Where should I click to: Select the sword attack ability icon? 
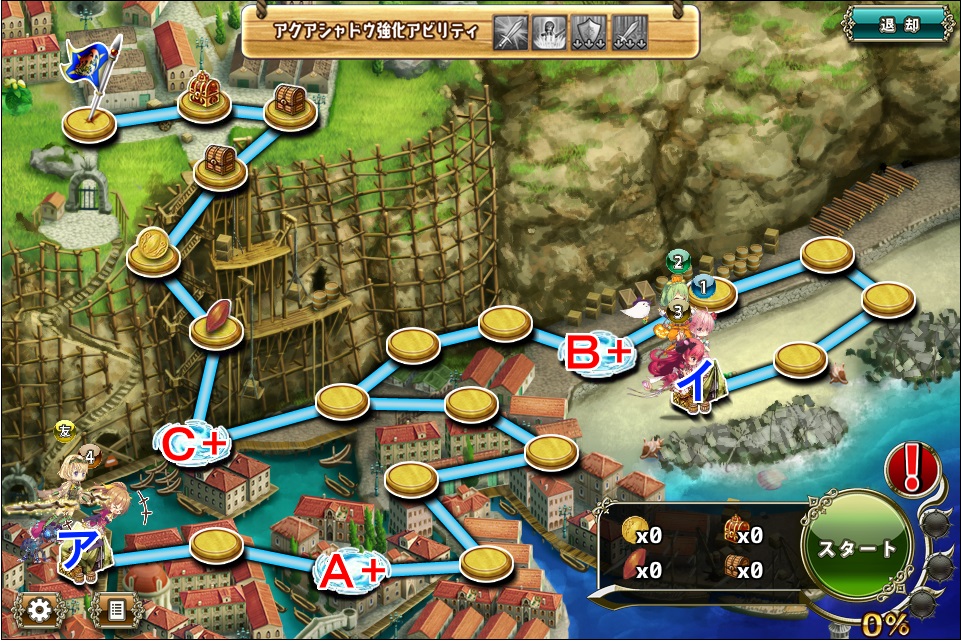click(512, 31)
